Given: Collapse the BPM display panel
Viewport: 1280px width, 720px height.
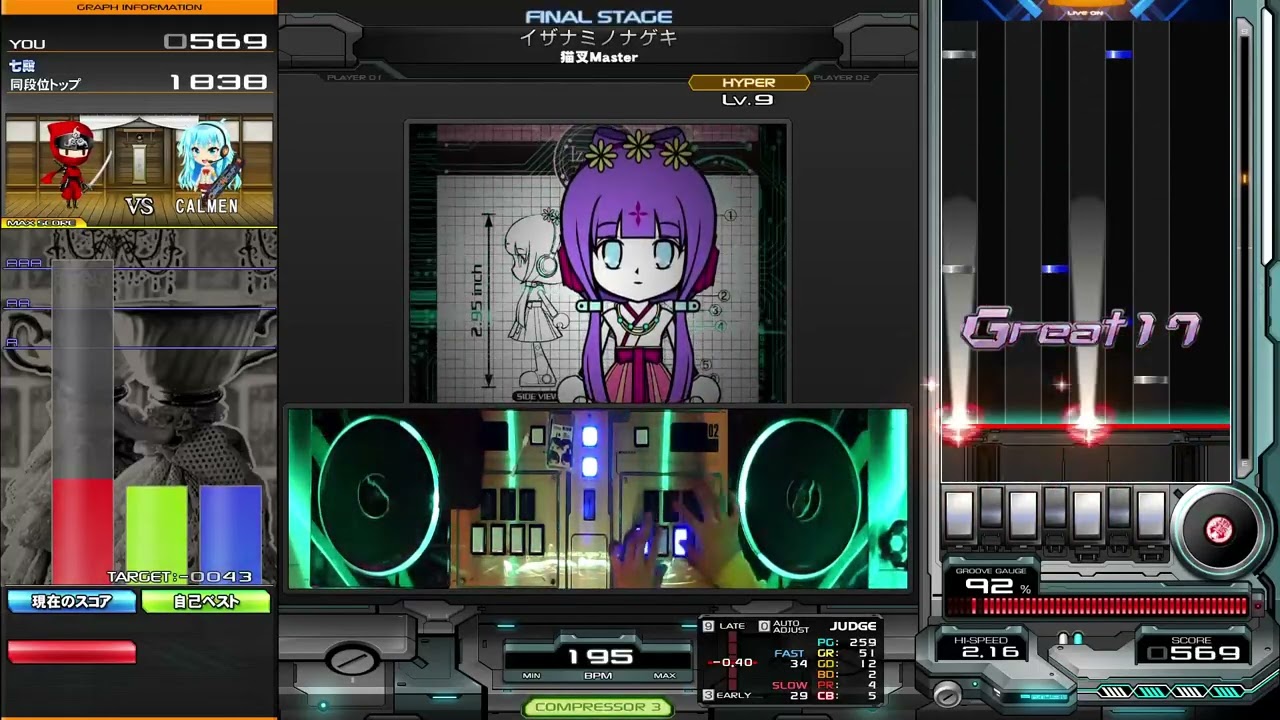Looking at the screenshot, I should click(x=597, y=658).
